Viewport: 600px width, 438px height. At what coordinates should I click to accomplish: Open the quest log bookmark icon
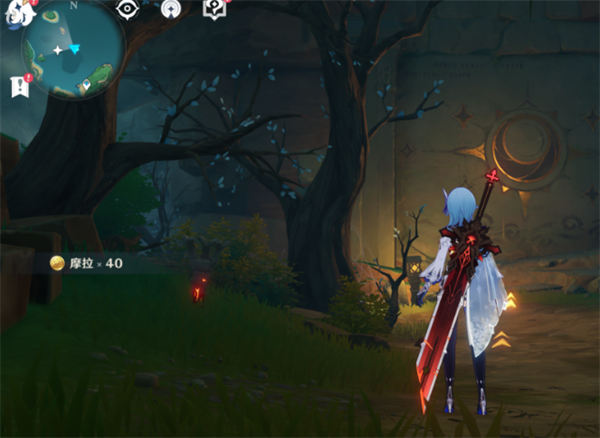pyautogui.click(x=19, y=87)
